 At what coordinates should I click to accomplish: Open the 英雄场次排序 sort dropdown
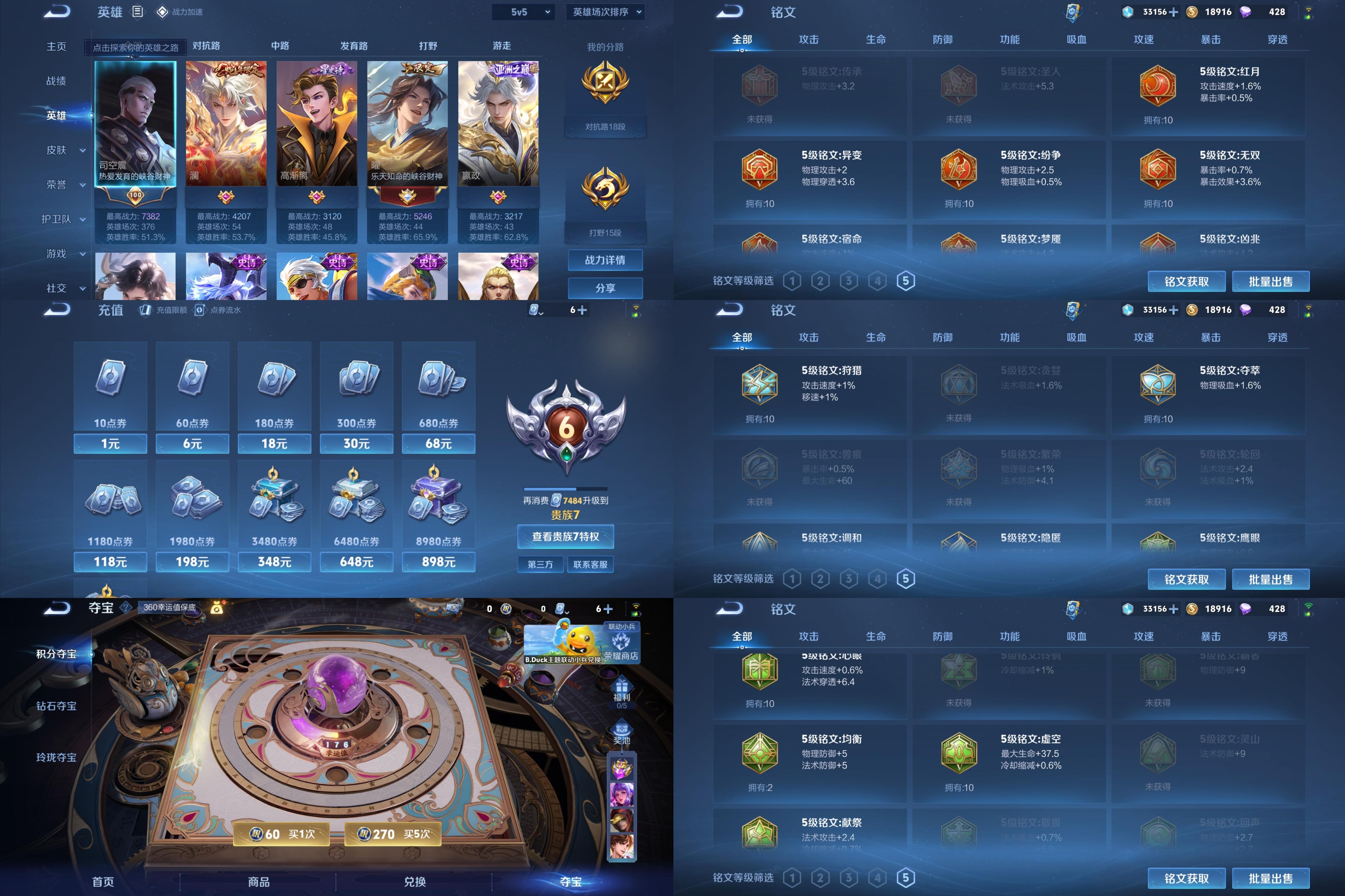point(605,12)
